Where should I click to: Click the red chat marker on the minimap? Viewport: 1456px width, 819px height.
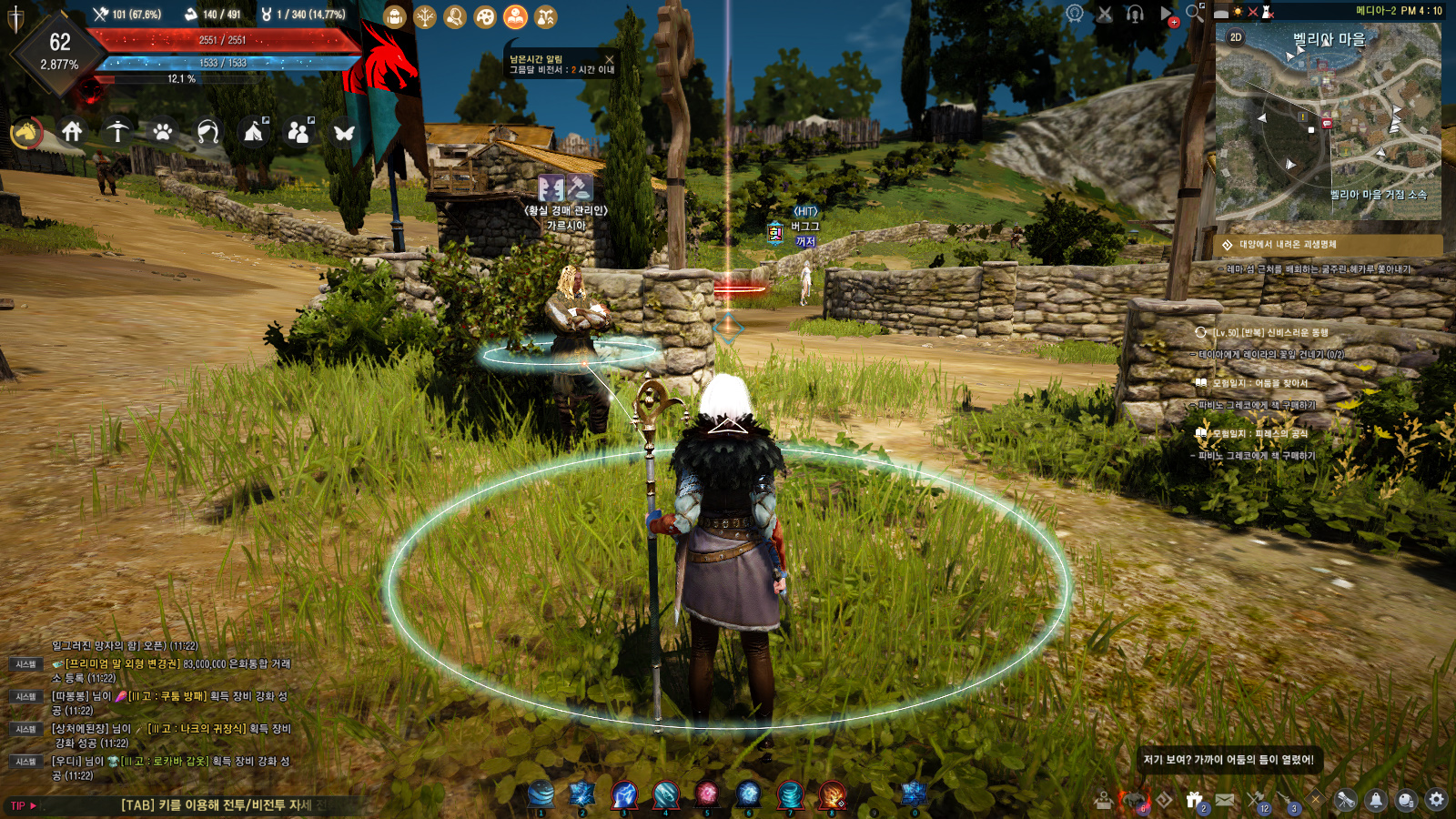click(x=1327, y=123)
